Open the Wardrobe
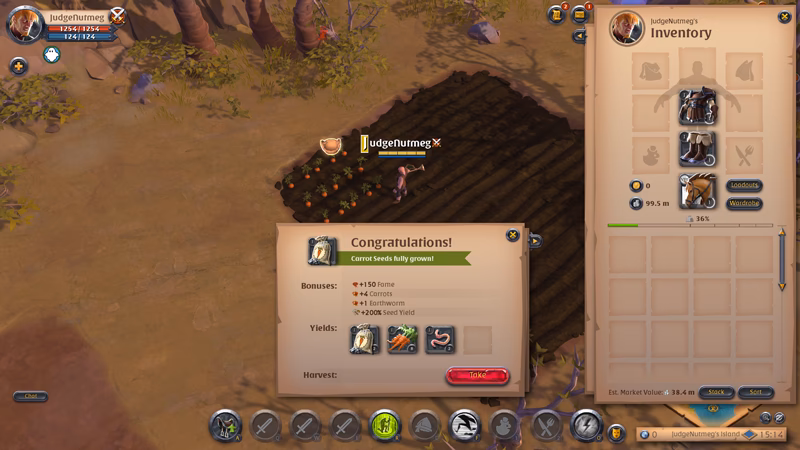Screen dimensions: 800x450 pyautogui.click(x=744, y=203)
